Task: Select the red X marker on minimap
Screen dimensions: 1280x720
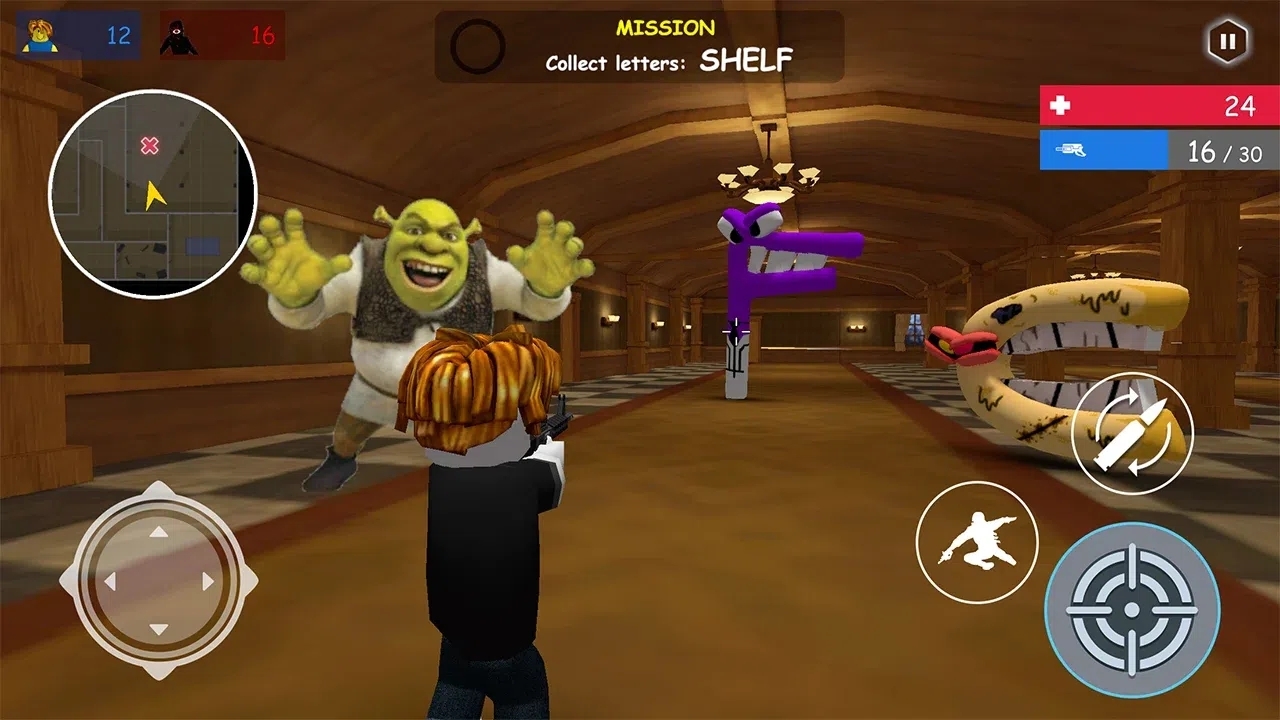Action: 149,147
